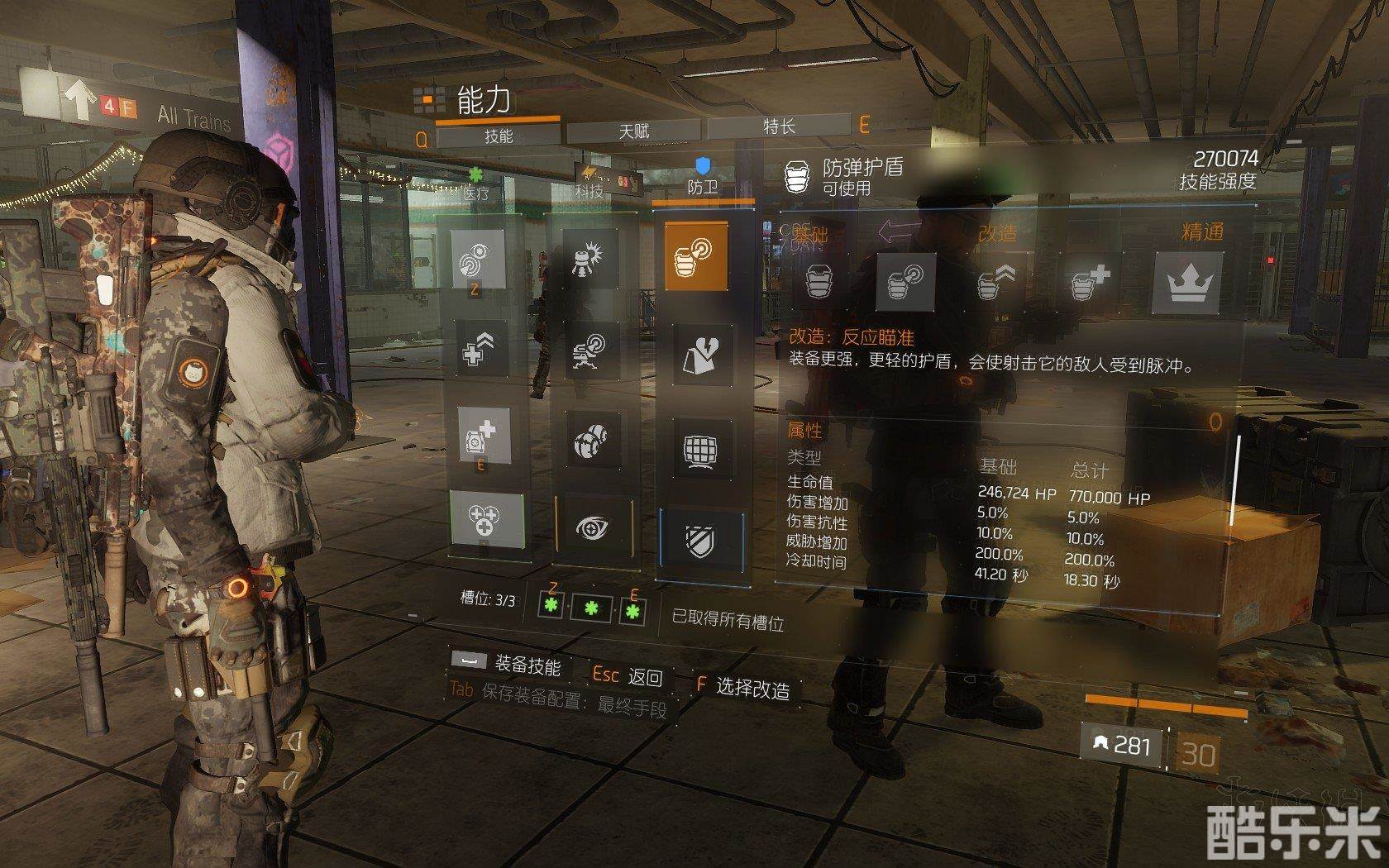Viewport: 1389px width, 868px height.
Task: Choose the 科技 tech skill category
Action: click(x=589, y=188)
